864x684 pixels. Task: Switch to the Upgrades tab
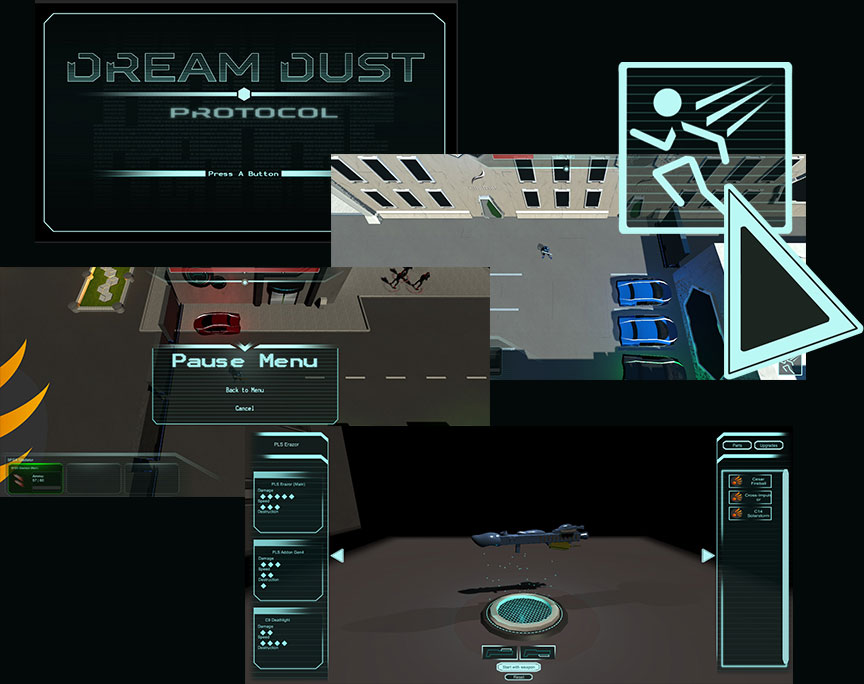(768, 445)
